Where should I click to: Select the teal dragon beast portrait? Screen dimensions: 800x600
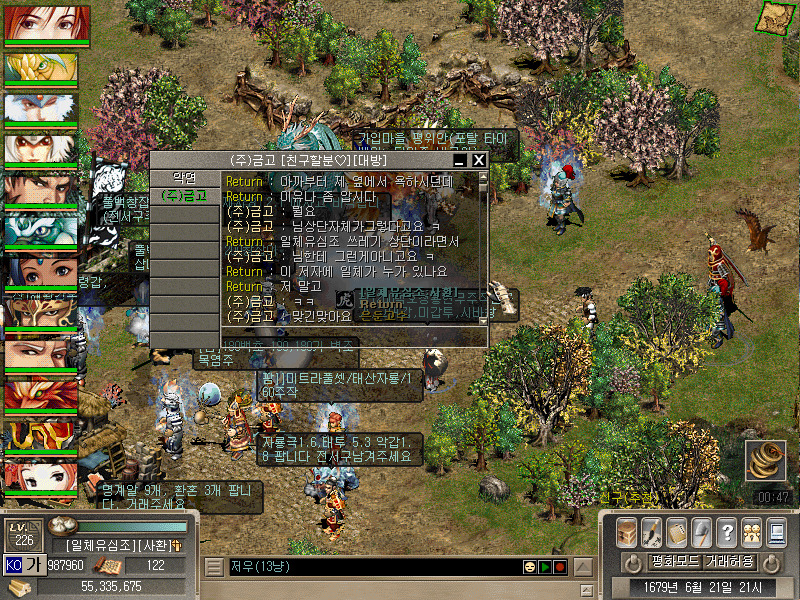click(x=40, y=230)
